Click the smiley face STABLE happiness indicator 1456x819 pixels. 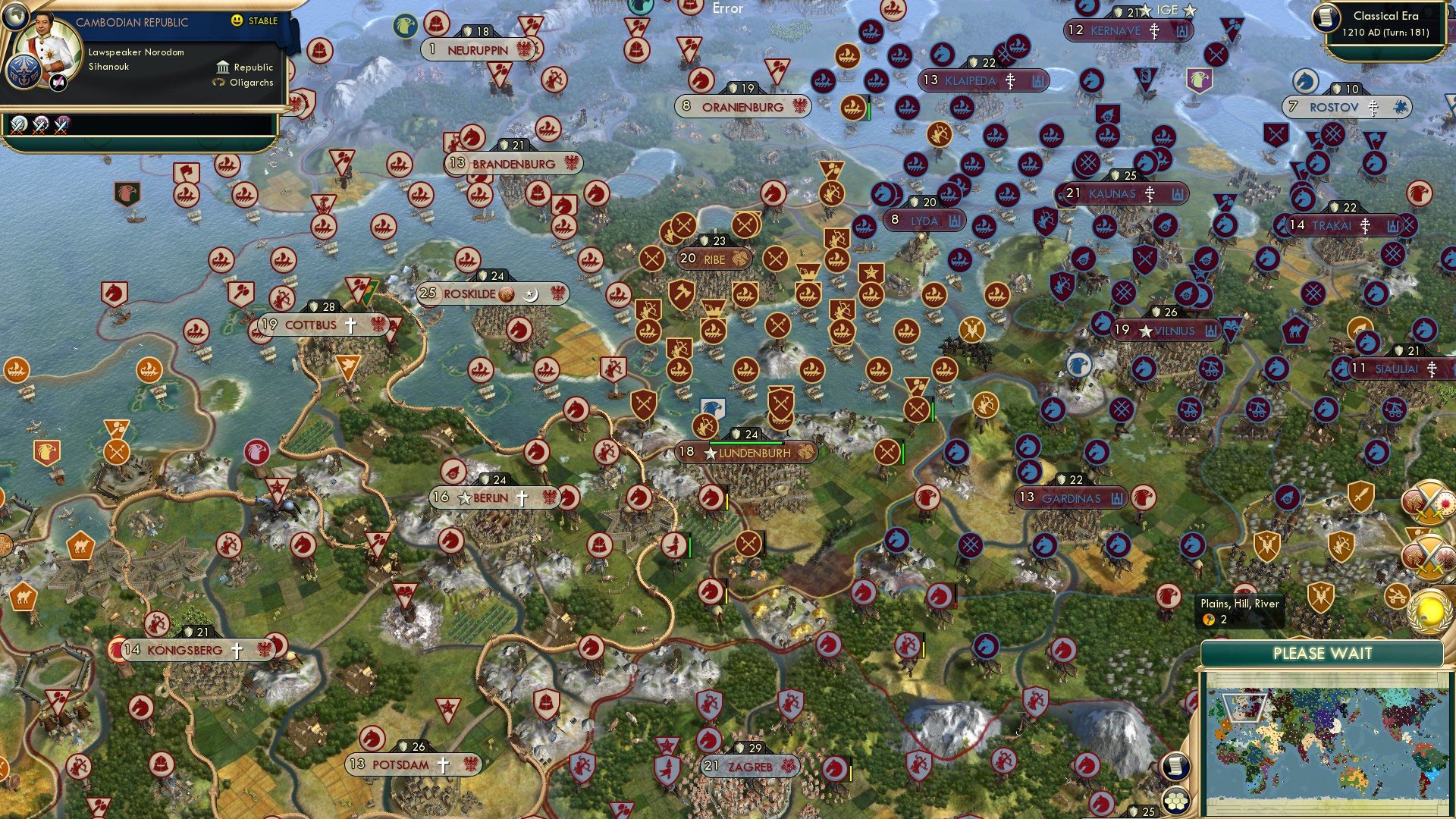pos(237,20)
